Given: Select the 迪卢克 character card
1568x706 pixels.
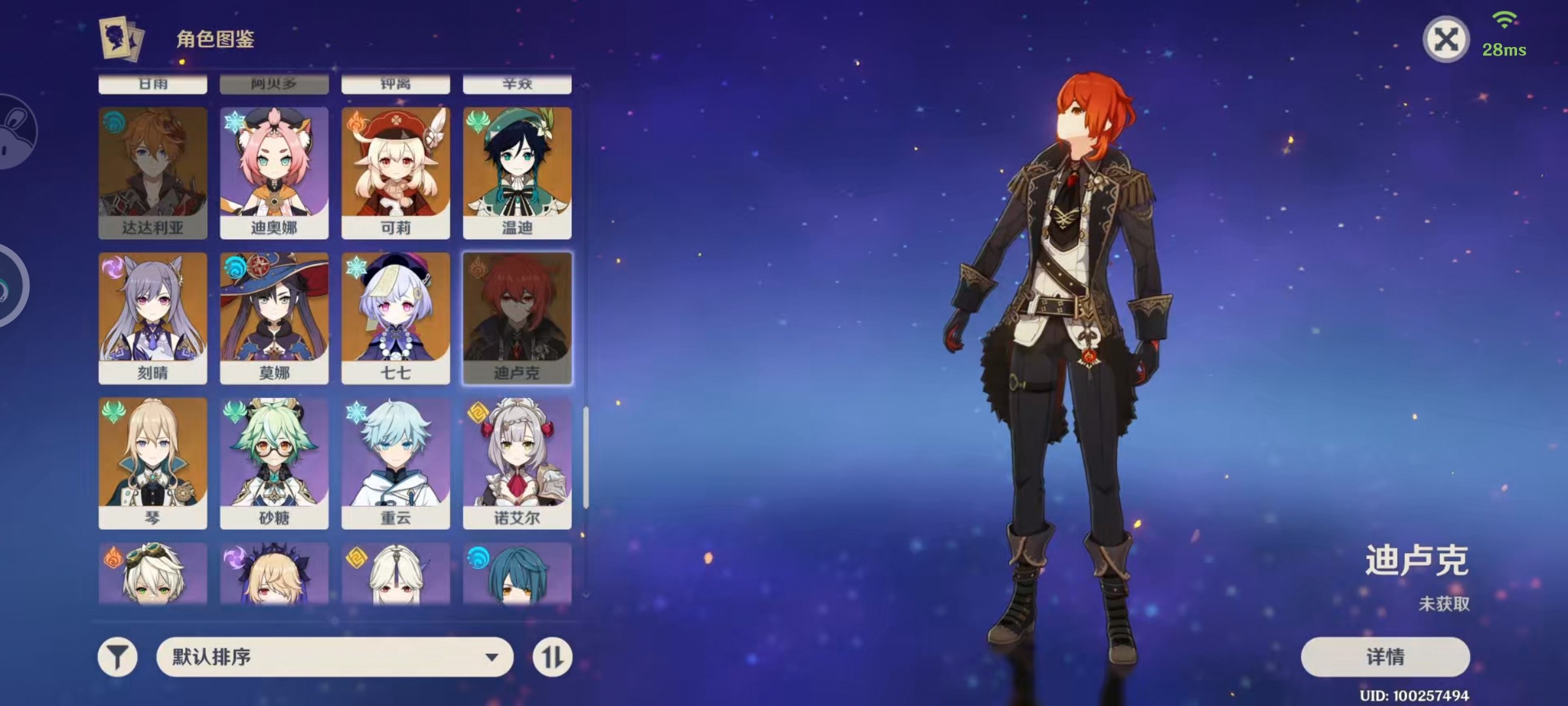Looking at the screenshot, I should coord(517,318).
